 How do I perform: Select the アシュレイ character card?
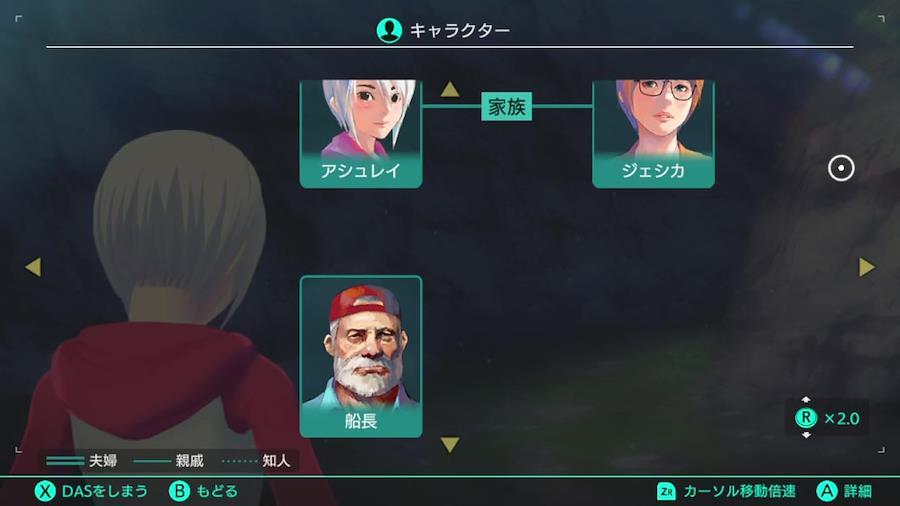(x=361, y=134)
